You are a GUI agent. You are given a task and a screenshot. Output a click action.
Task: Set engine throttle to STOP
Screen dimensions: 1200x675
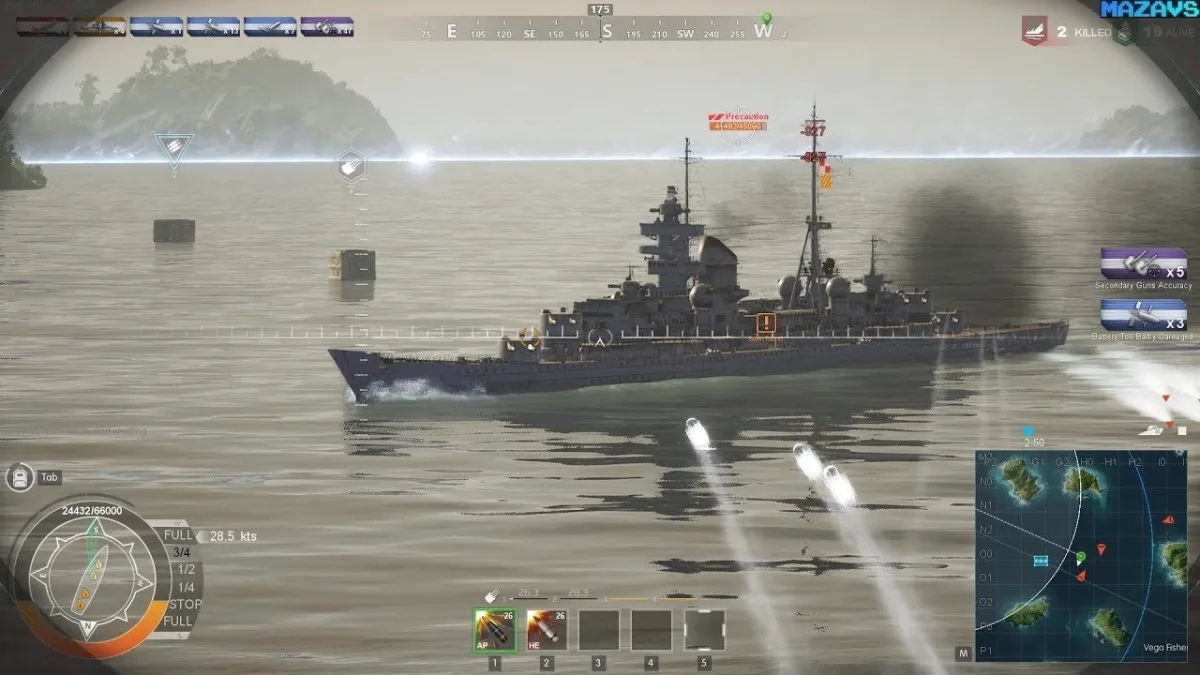pos(183,604)
